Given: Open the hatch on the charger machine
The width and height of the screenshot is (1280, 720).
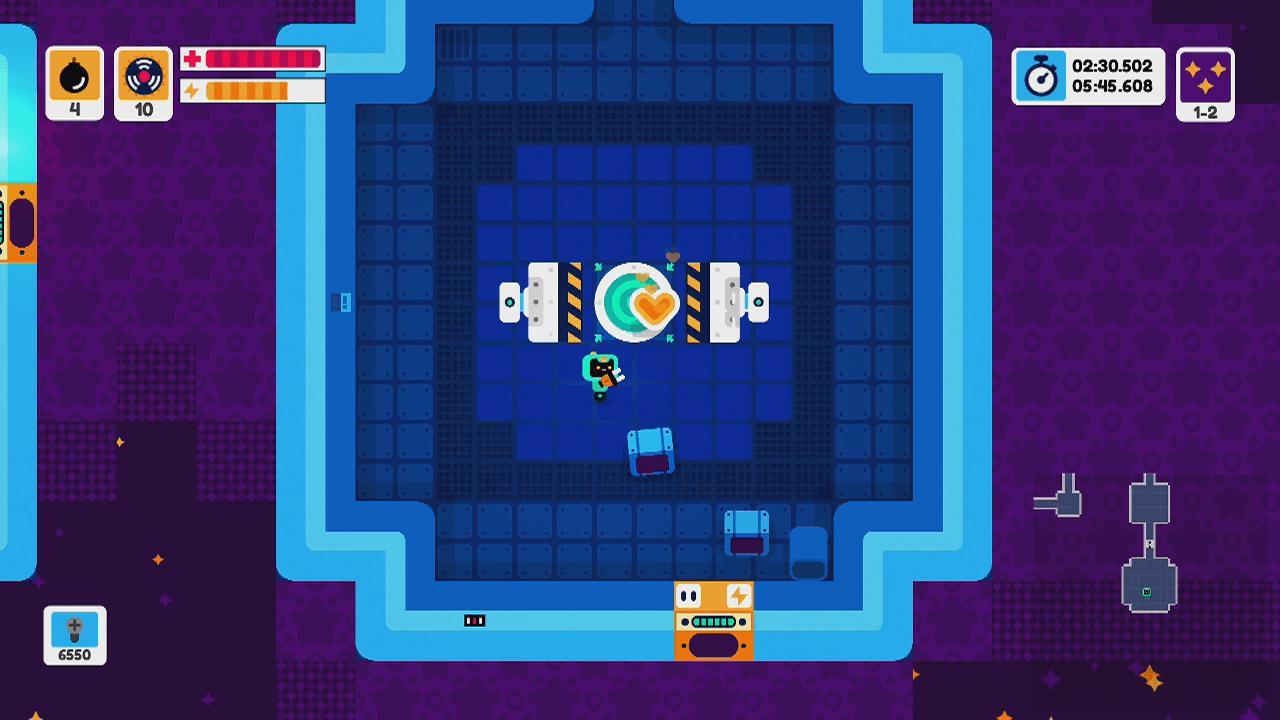Looking at the screenshot, I should pyautogui.click(x=714, y=645).
